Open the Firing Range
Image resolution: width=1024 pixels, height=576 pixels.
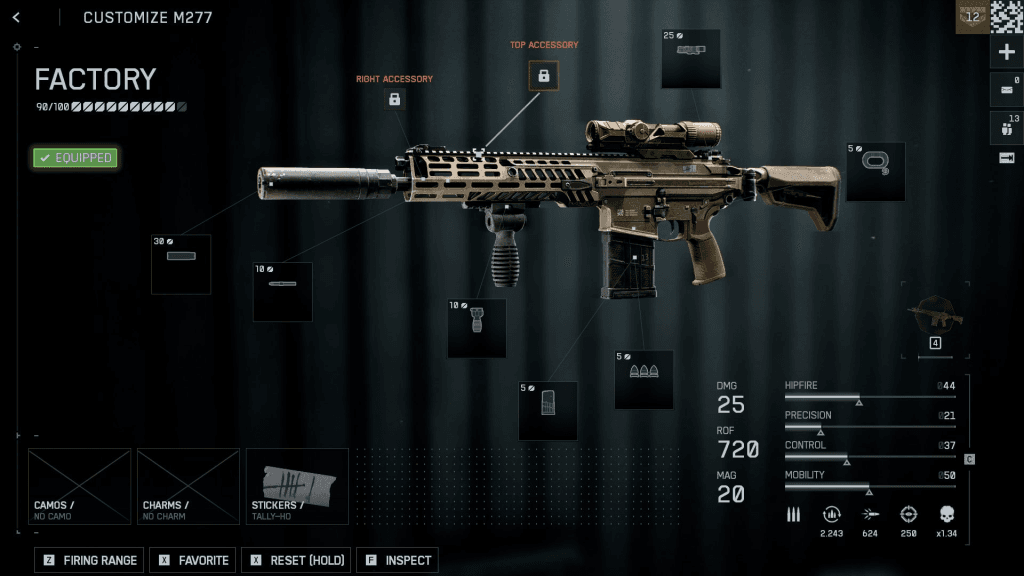pos(90,560)
